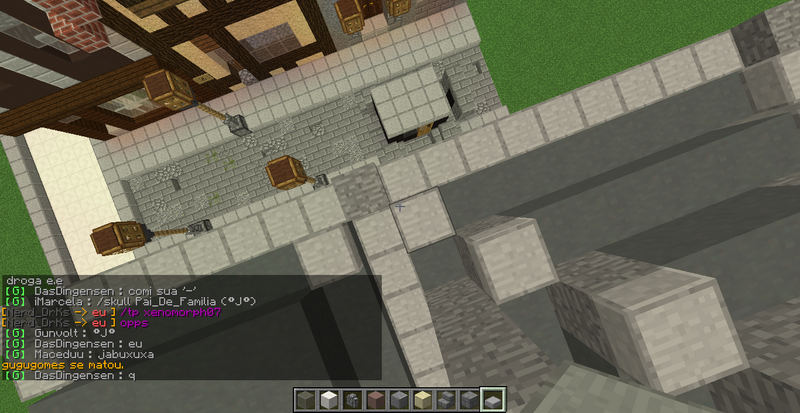Select the cobblestone wall hotbar slot
800x413 pixels.
click(x=351, y=400)
